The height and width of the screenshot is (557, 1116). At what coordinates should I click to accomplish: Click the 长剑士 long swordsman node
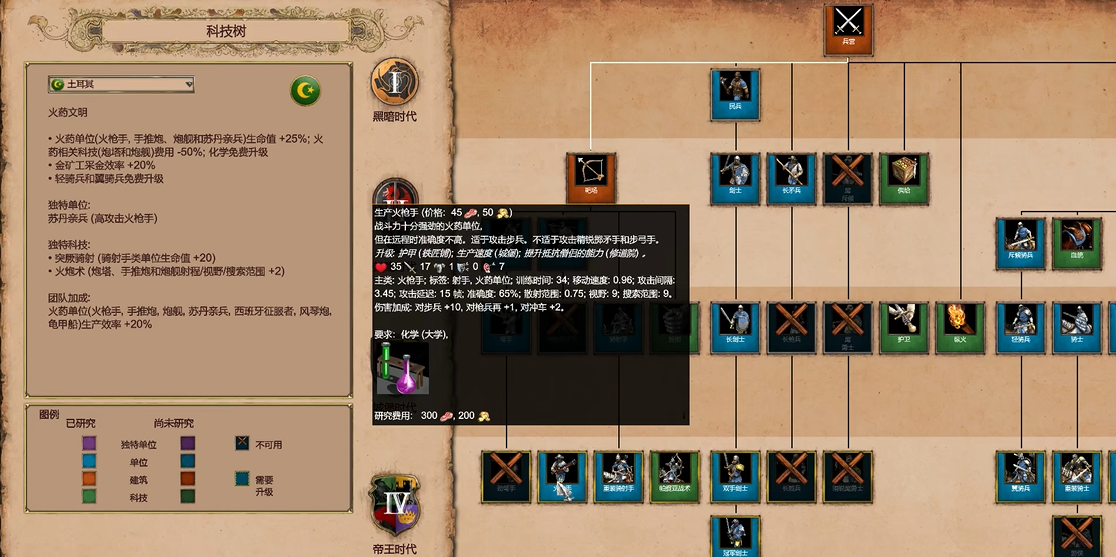tap(735, 327)
